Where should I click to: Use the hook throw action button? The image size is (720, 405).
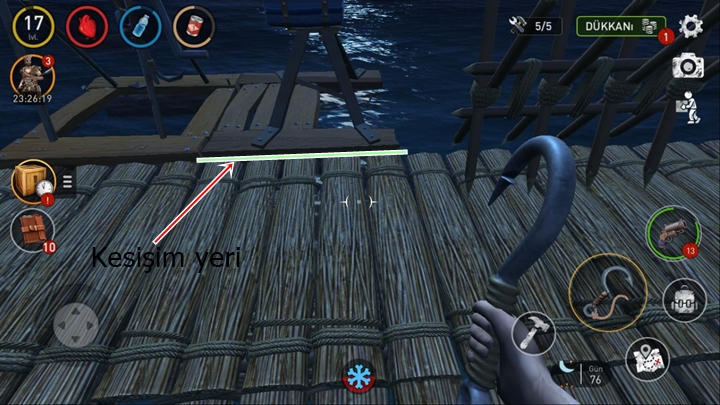tap(608, 291)
